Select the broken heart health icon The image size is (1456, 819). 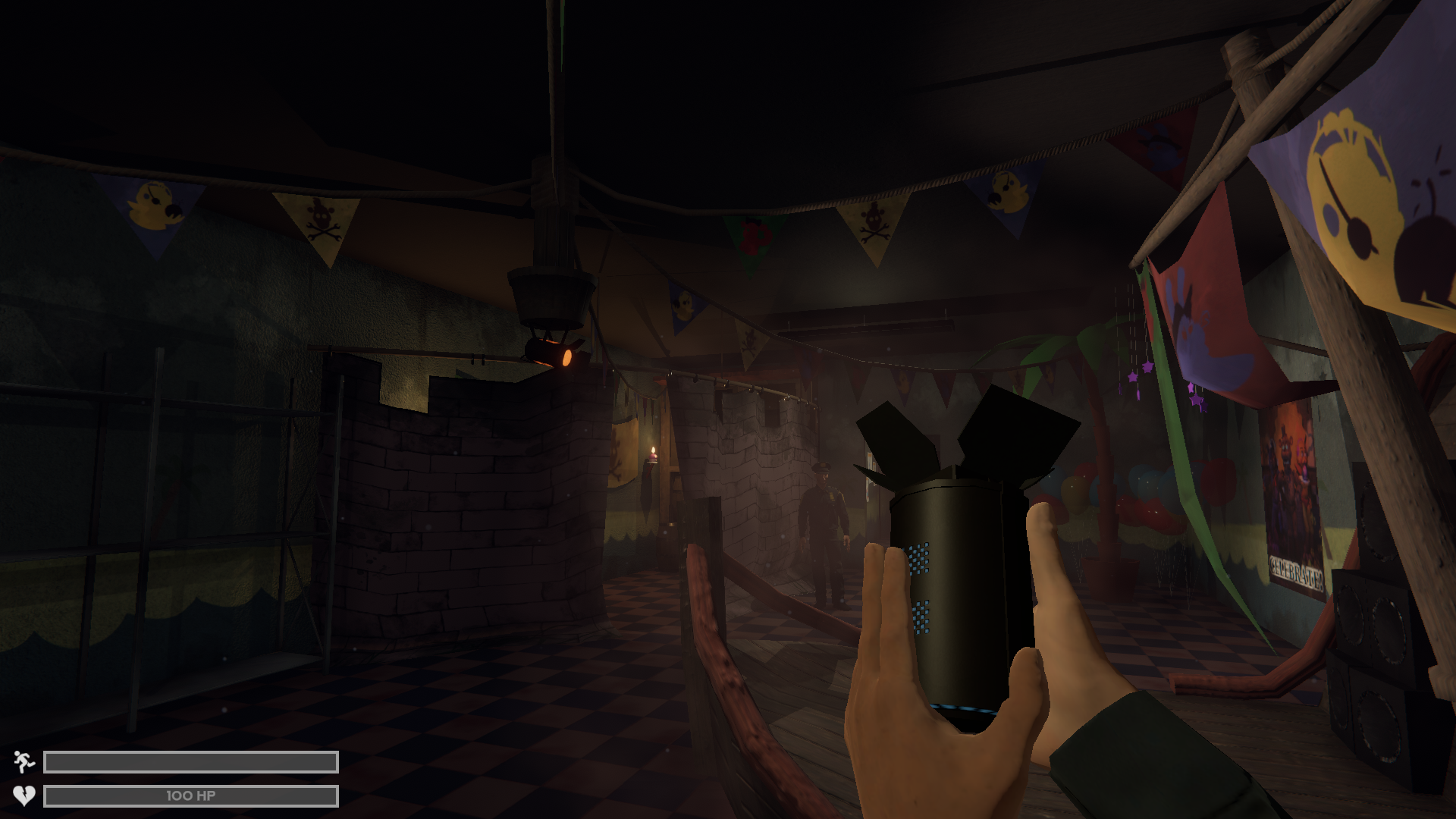click(24, 795)
